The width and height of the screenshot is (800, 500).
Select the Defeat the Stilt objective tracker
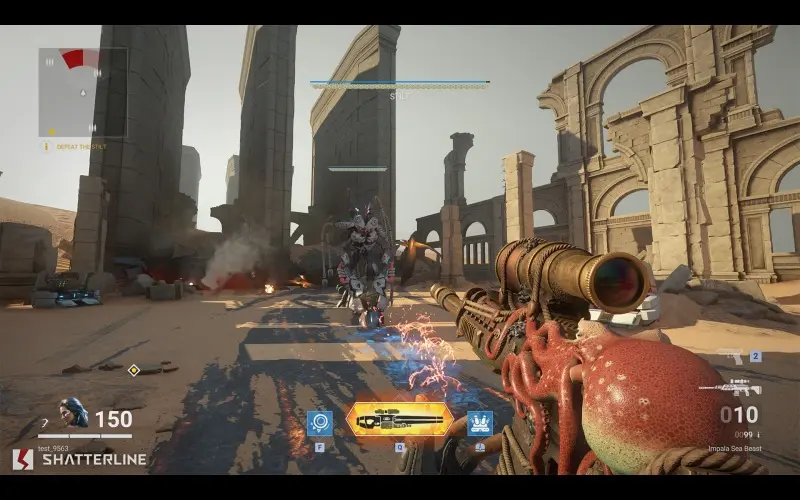coord(72,146)
